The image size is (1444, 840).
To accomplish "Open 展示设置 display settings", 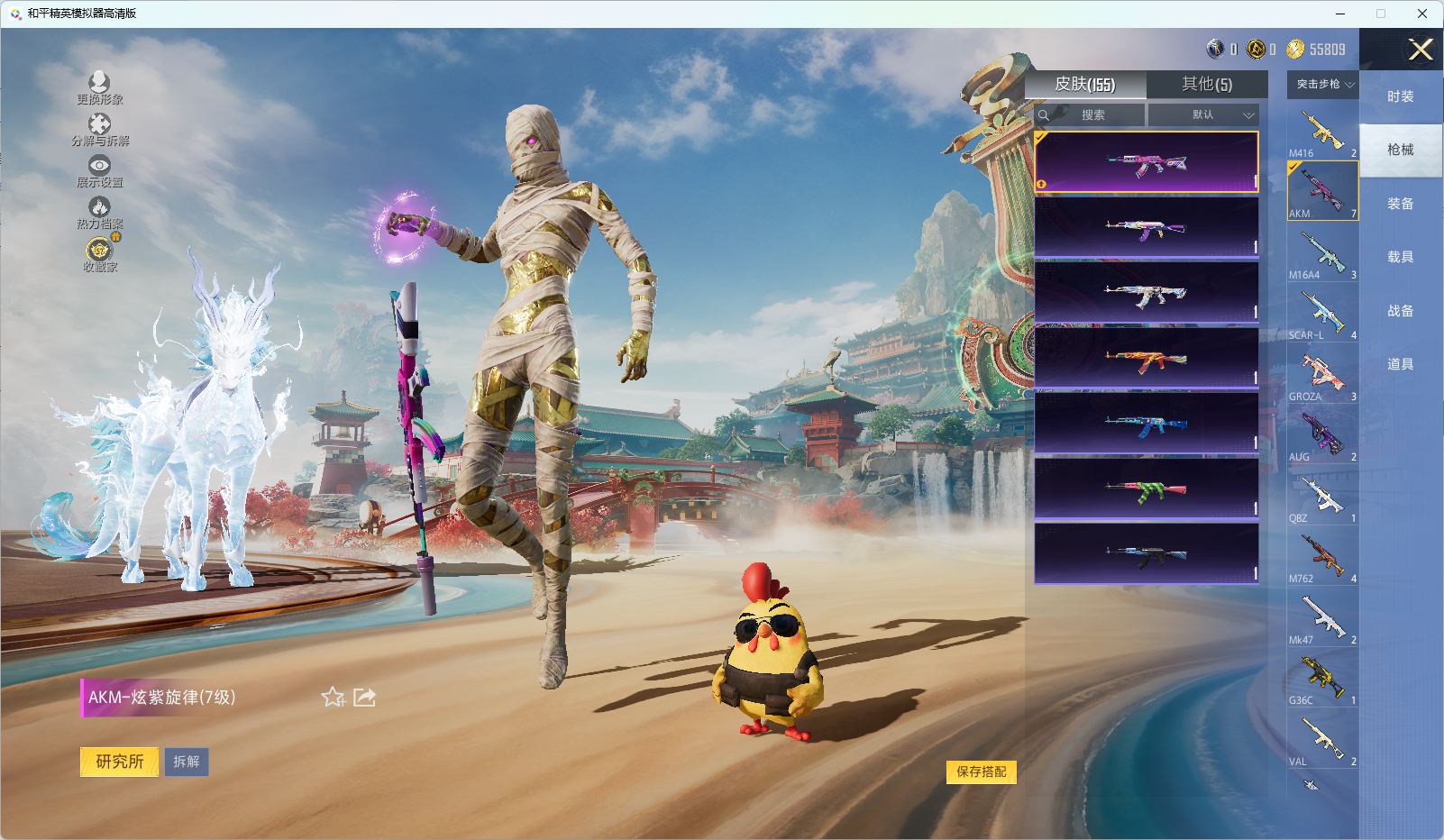I will pos(99,171).
